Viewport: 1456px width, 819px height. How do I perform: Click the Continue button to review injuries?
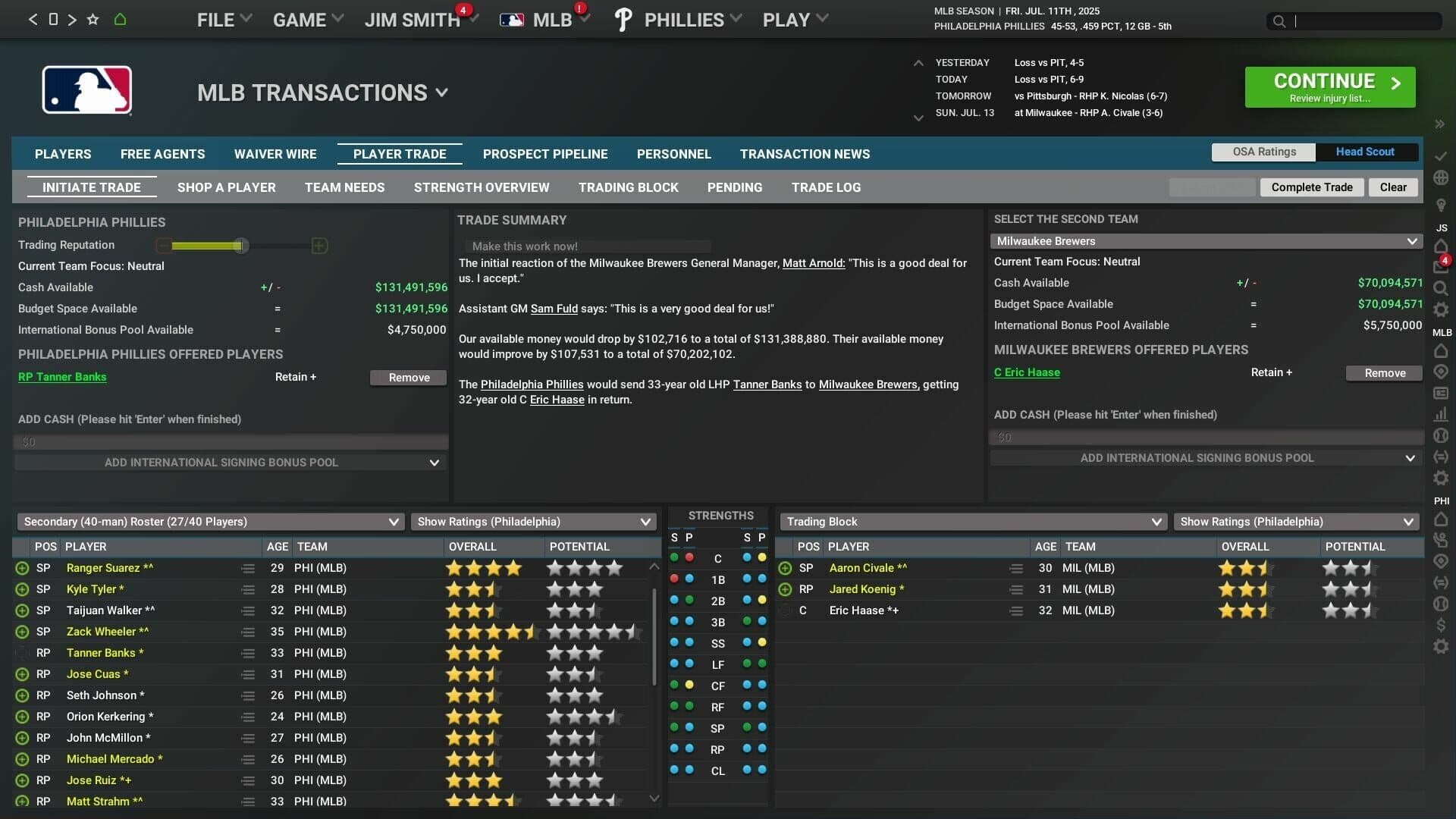1329,86
